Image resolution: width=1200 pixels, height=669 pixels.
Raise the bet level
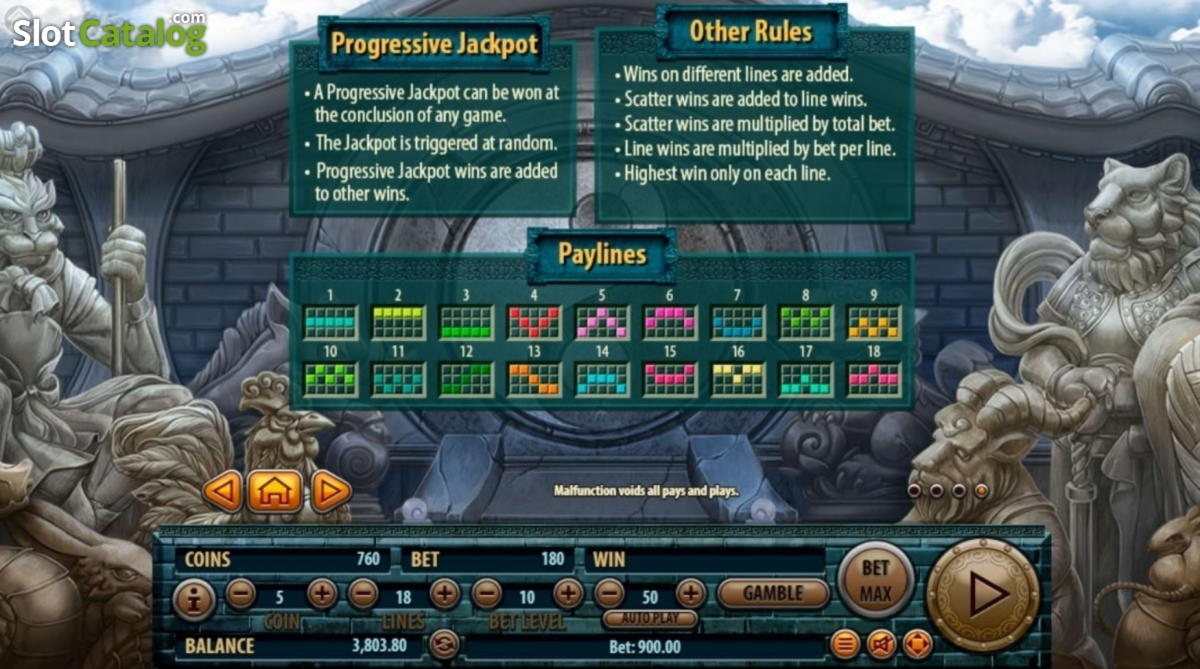click(567, 594)
